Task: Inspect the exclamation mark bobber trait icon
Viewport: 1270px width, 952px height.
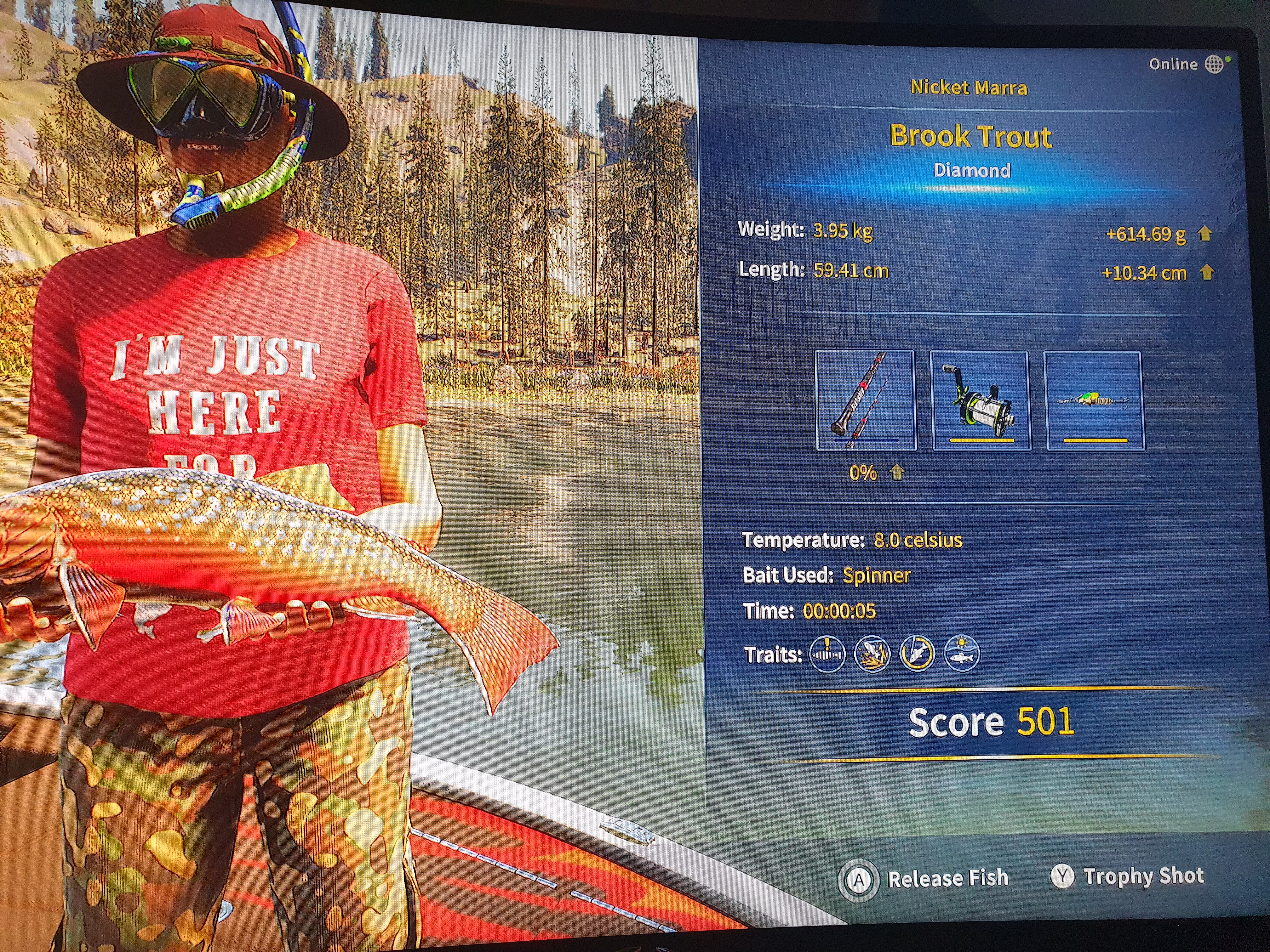Action: (x=827, y=654)
